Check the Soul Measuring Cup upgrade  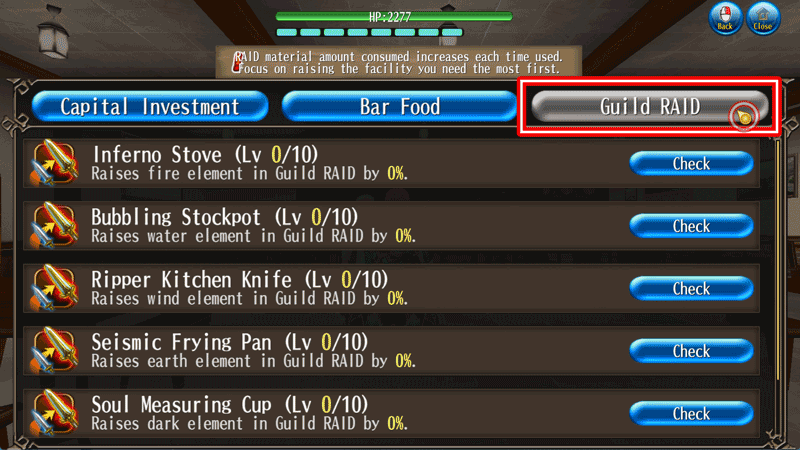[691, 413]
